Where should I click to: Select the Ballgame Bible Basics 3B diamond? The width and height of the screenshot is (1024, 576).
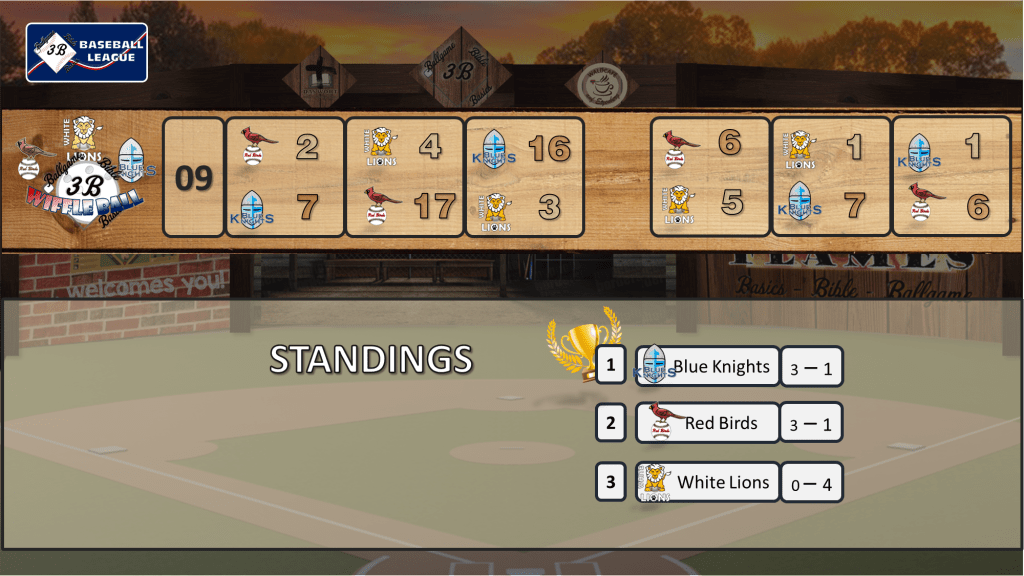pos(457,70)
